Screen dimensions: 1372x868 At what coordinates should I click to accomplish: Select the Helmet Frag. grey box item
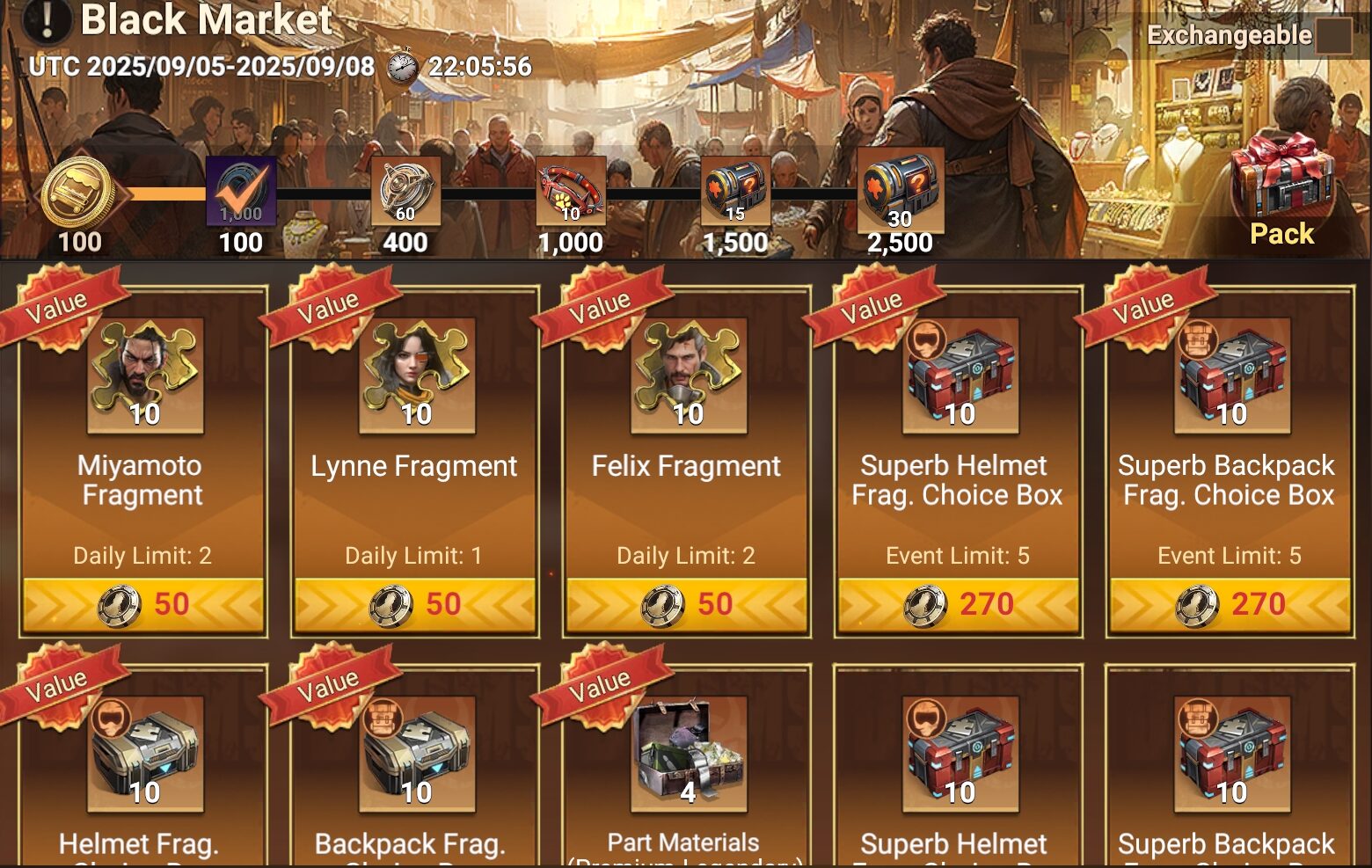[x=145, y=754]
